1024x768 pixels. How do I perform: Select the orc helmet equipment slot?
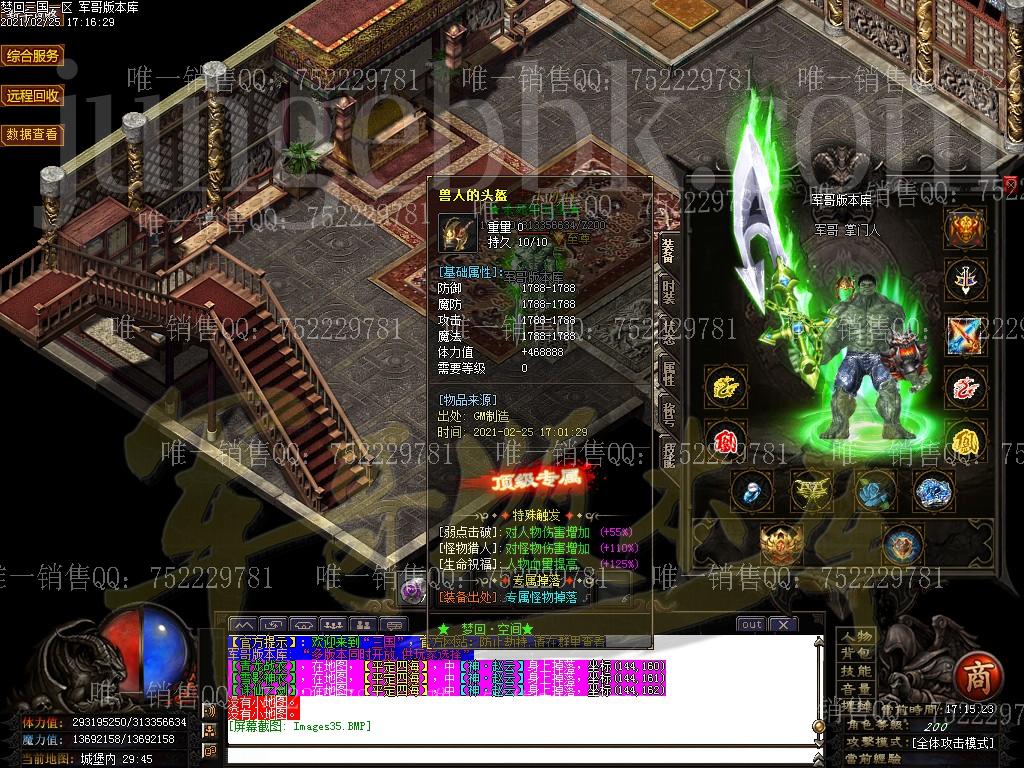point(965,228)
